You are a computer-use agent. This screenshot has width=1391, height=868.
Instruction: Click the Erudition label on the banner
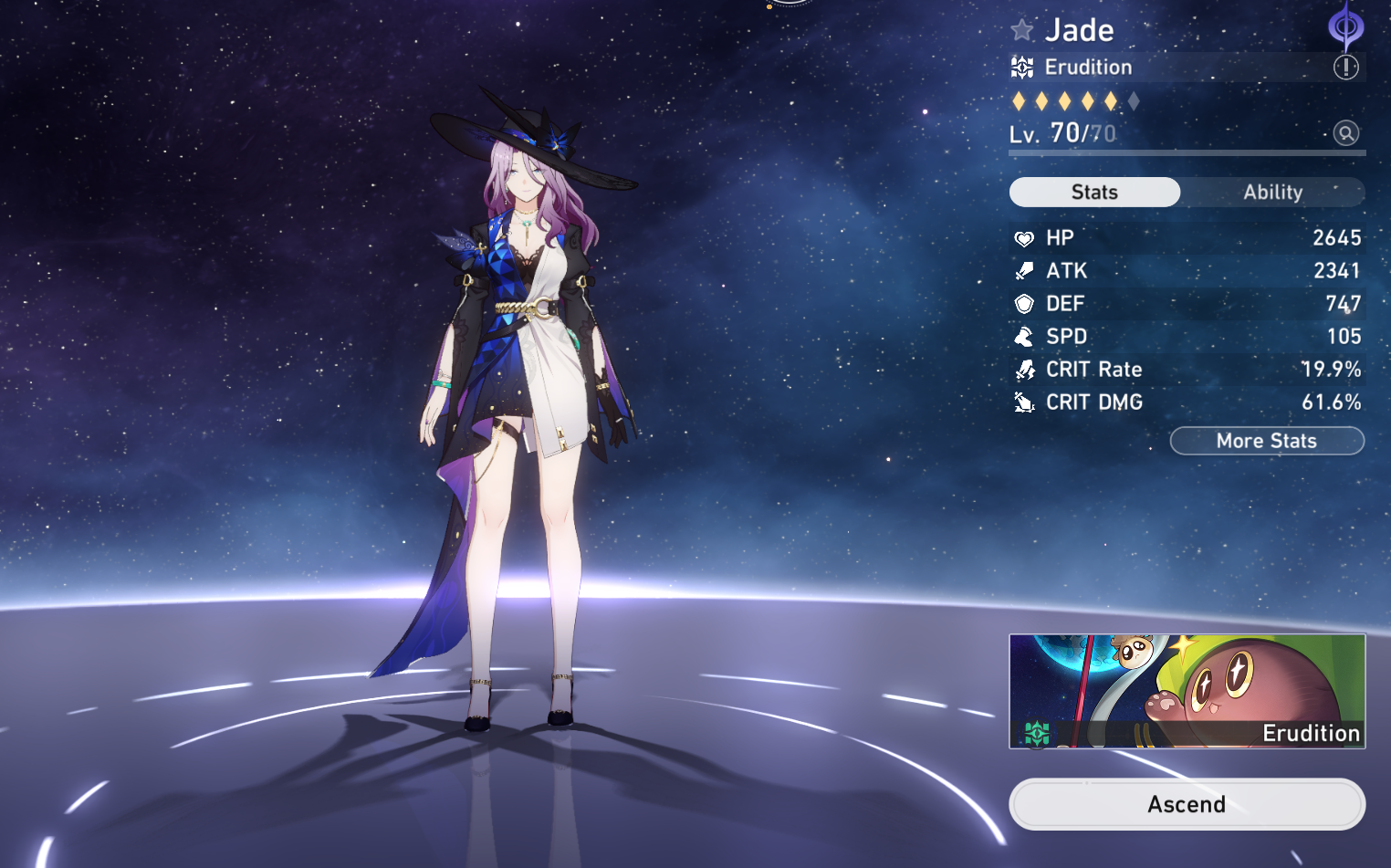coord(1312,733)
